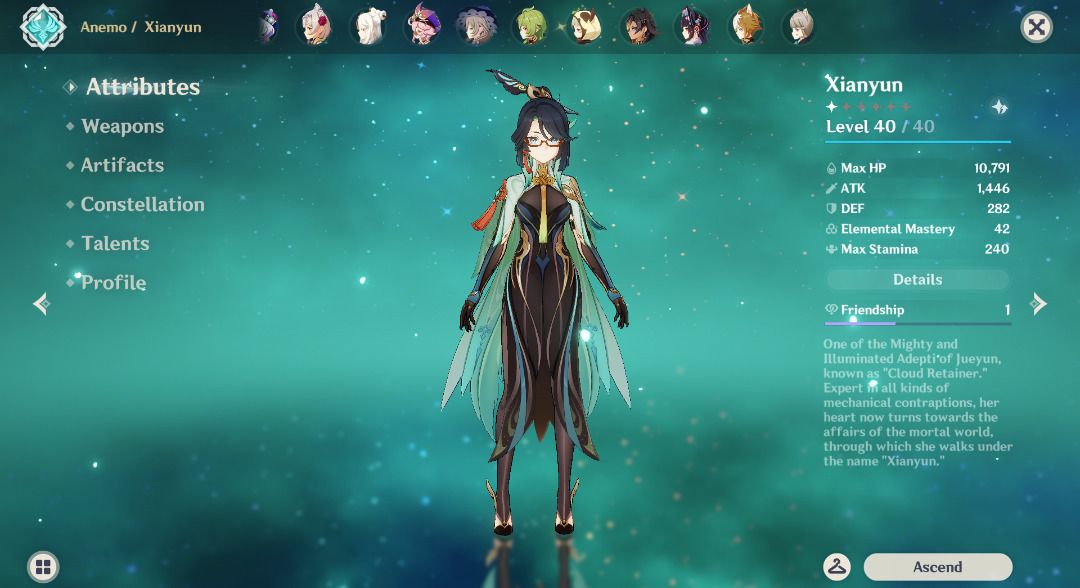This screenshot has width=1080, height=588.
Task: Select the Artifacts menu entry
Action: click(122, 165)
